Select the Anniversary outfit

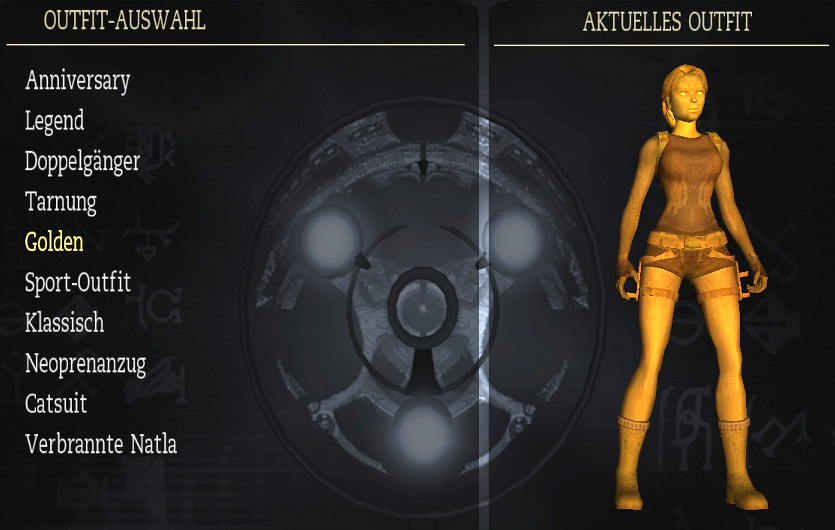click(x=77, y=80)
